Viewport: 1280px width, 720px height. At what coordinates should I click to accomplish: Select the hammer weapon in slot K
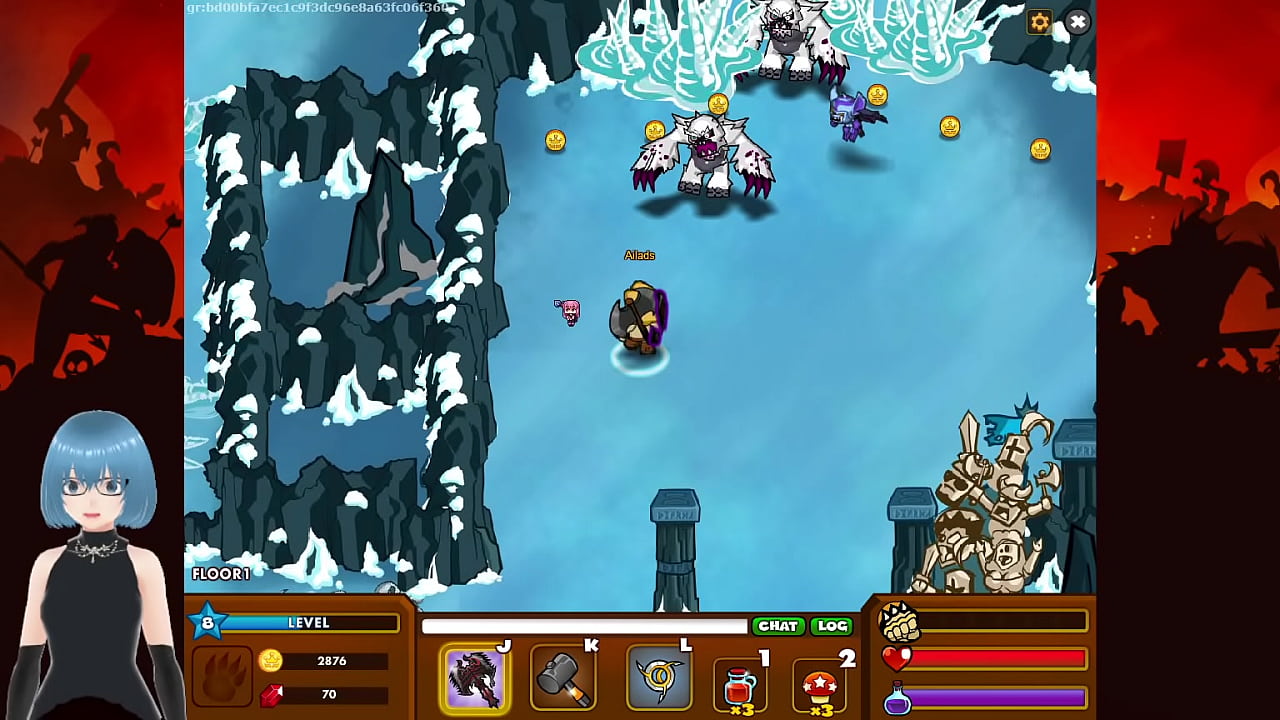[563, 678]
